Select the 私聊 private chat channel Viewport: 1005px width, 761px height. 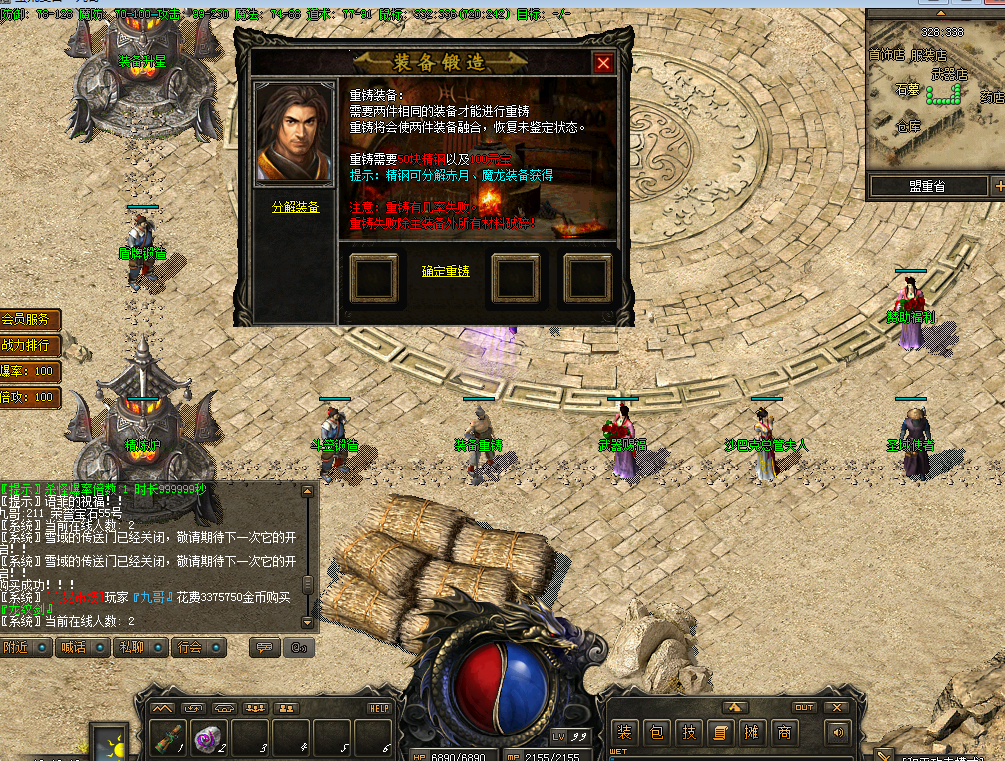141,647
